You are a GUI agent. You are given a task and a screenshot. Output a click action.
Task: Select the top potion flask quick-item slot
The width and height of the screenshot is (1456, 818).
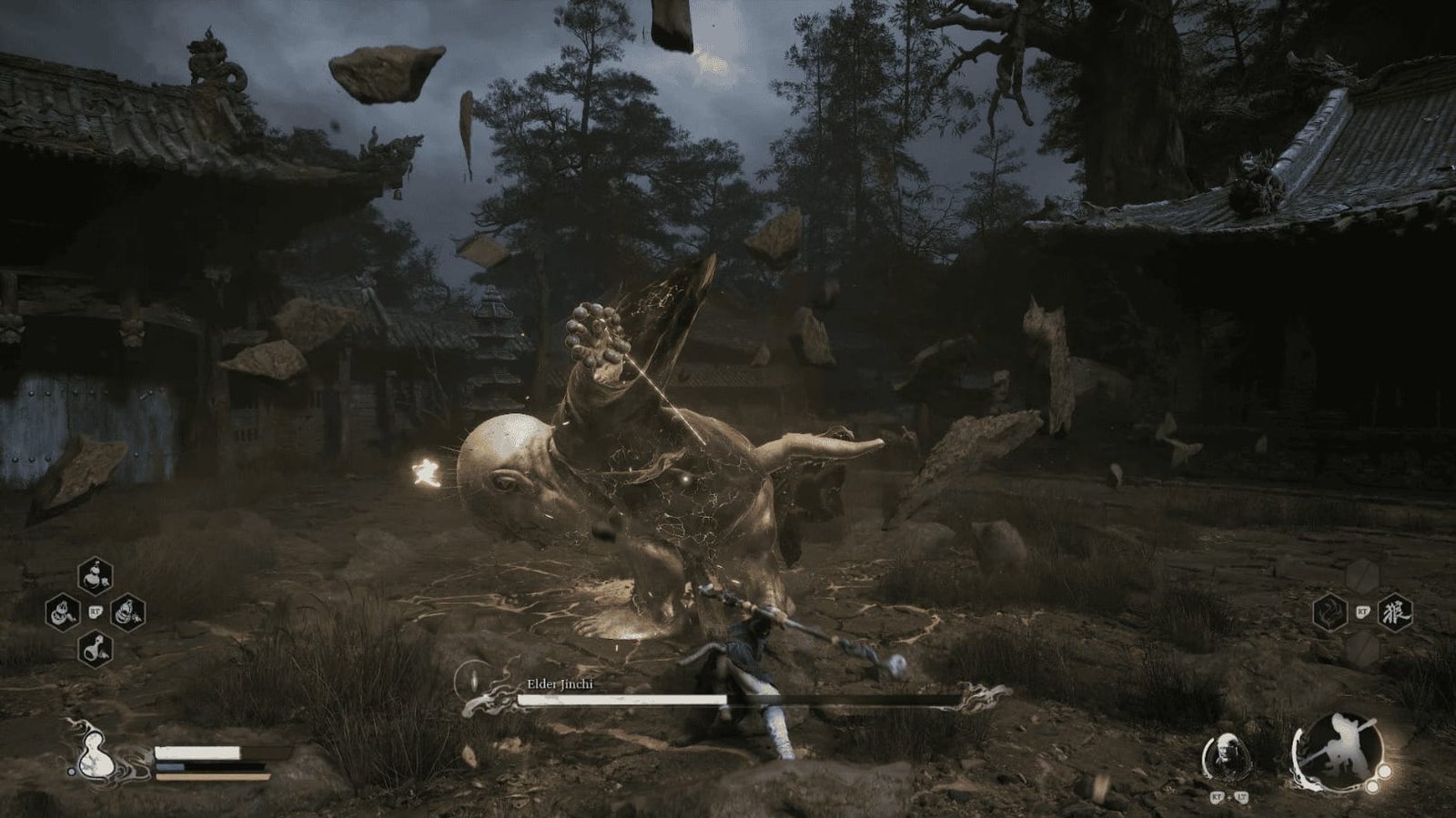[95, 575]
